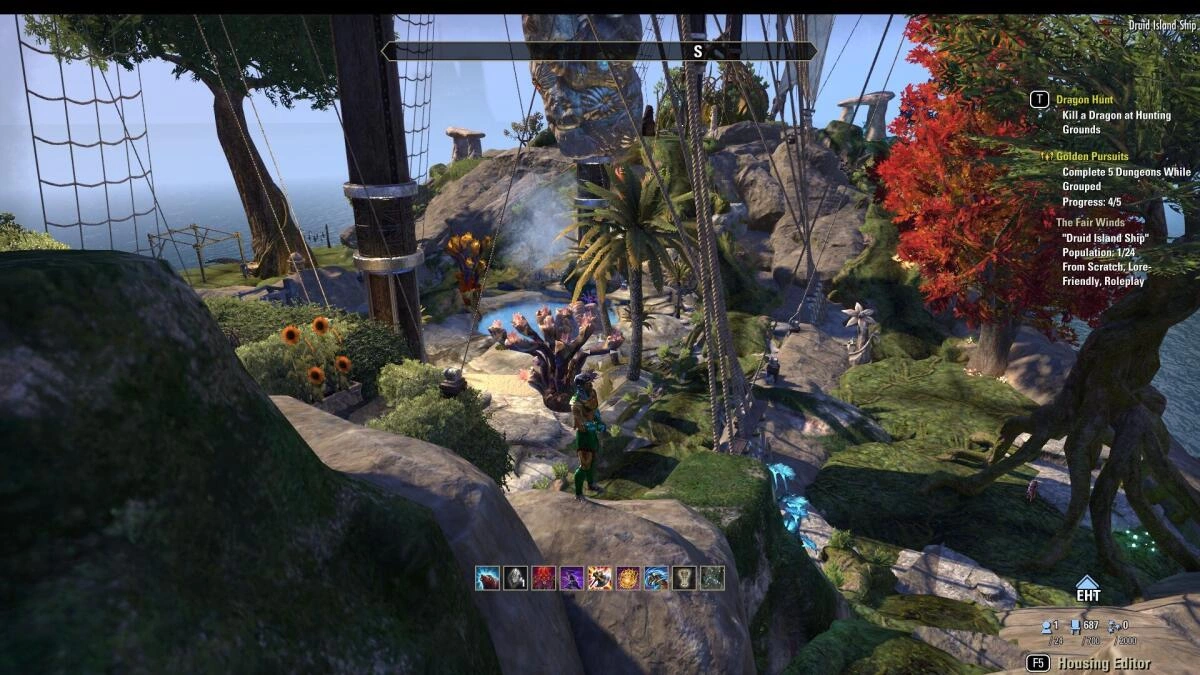1200x675 pixels.
Task: Use the golden sun orb ability
Action: point(628,577)
